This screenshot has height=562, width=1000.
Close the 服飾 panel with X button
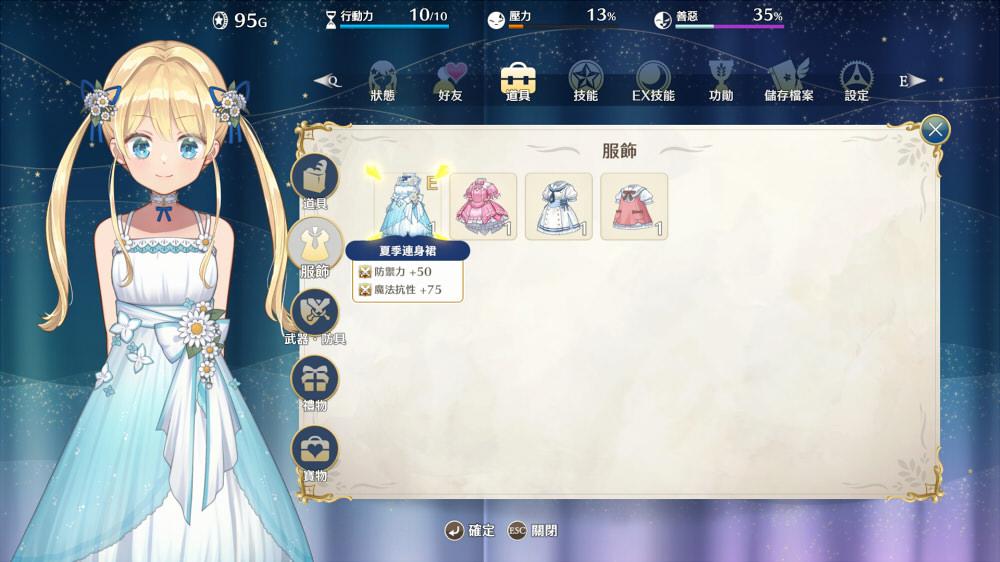(934, 129)
